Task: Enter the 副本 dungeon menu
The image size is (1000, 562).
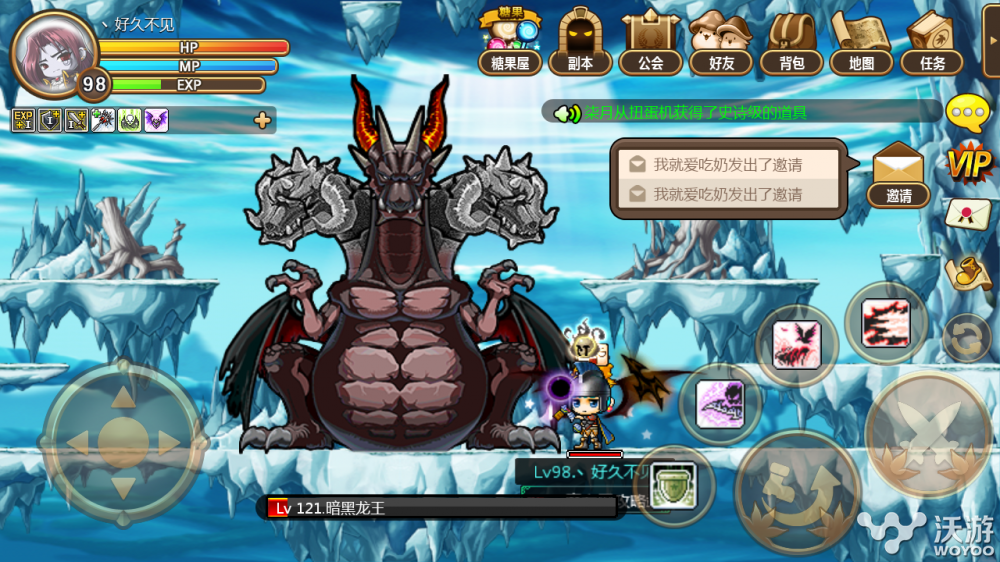Action: coord(580,42)
